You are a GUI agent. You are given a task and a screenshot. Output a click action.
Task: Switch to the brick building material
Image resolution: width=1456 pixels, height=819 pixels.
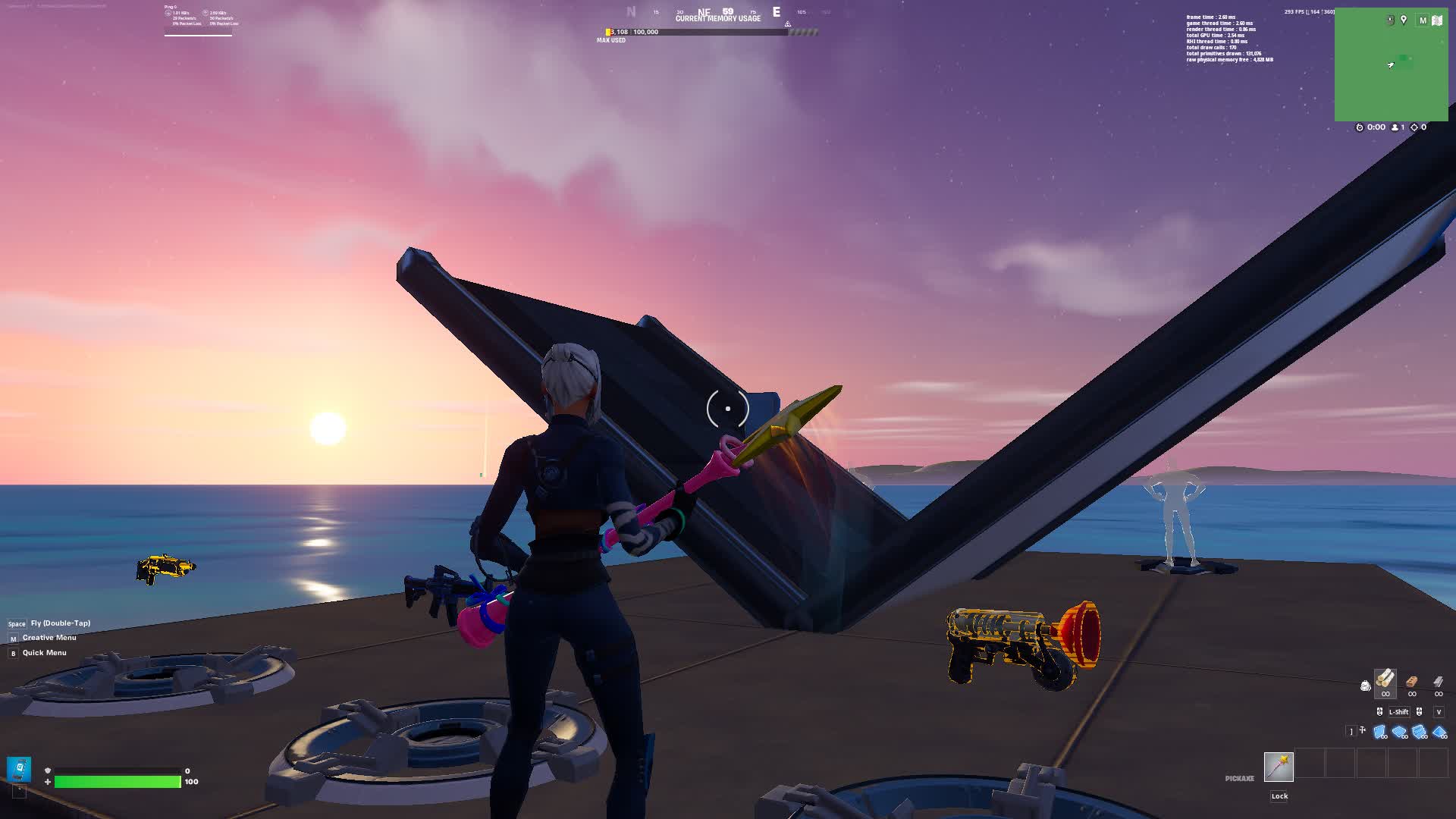click(x=1412, y=682)
